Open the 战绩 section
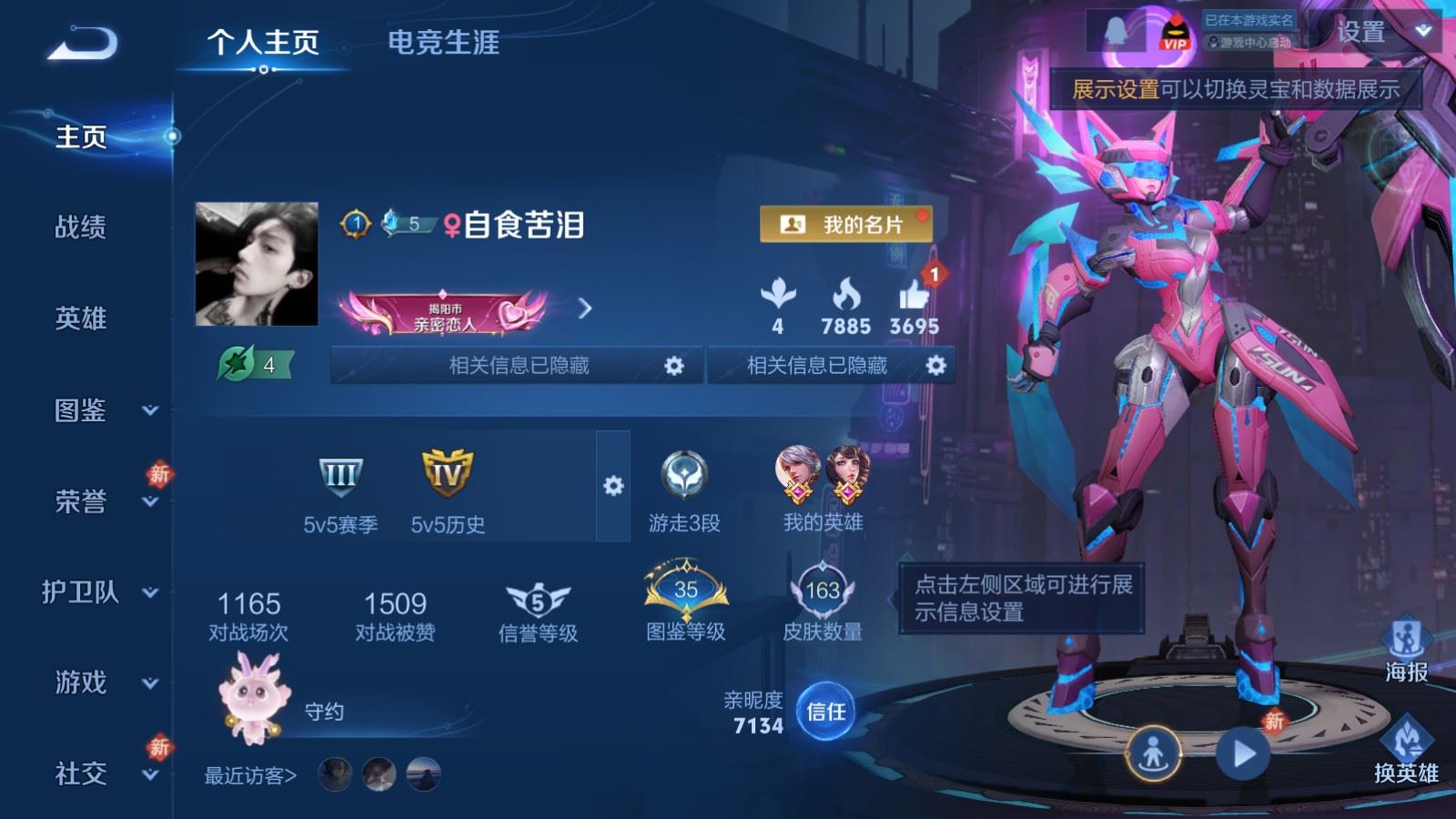This screenshot has width=1456, height=819. (x=81, y=227)
